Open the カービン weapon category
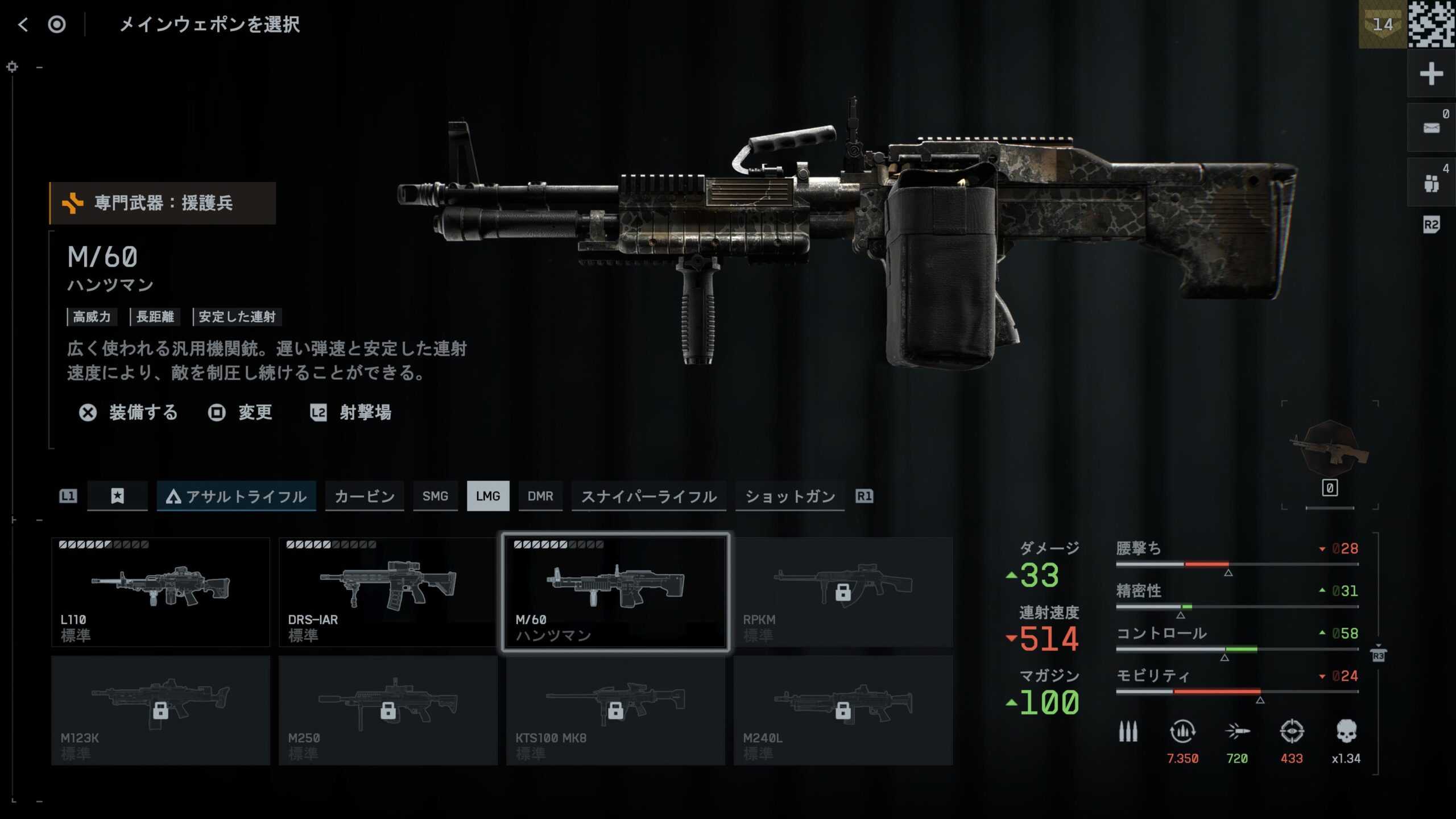Viewport: 1456px width, 819px height. pyautogui.click(x=365, y=497)
